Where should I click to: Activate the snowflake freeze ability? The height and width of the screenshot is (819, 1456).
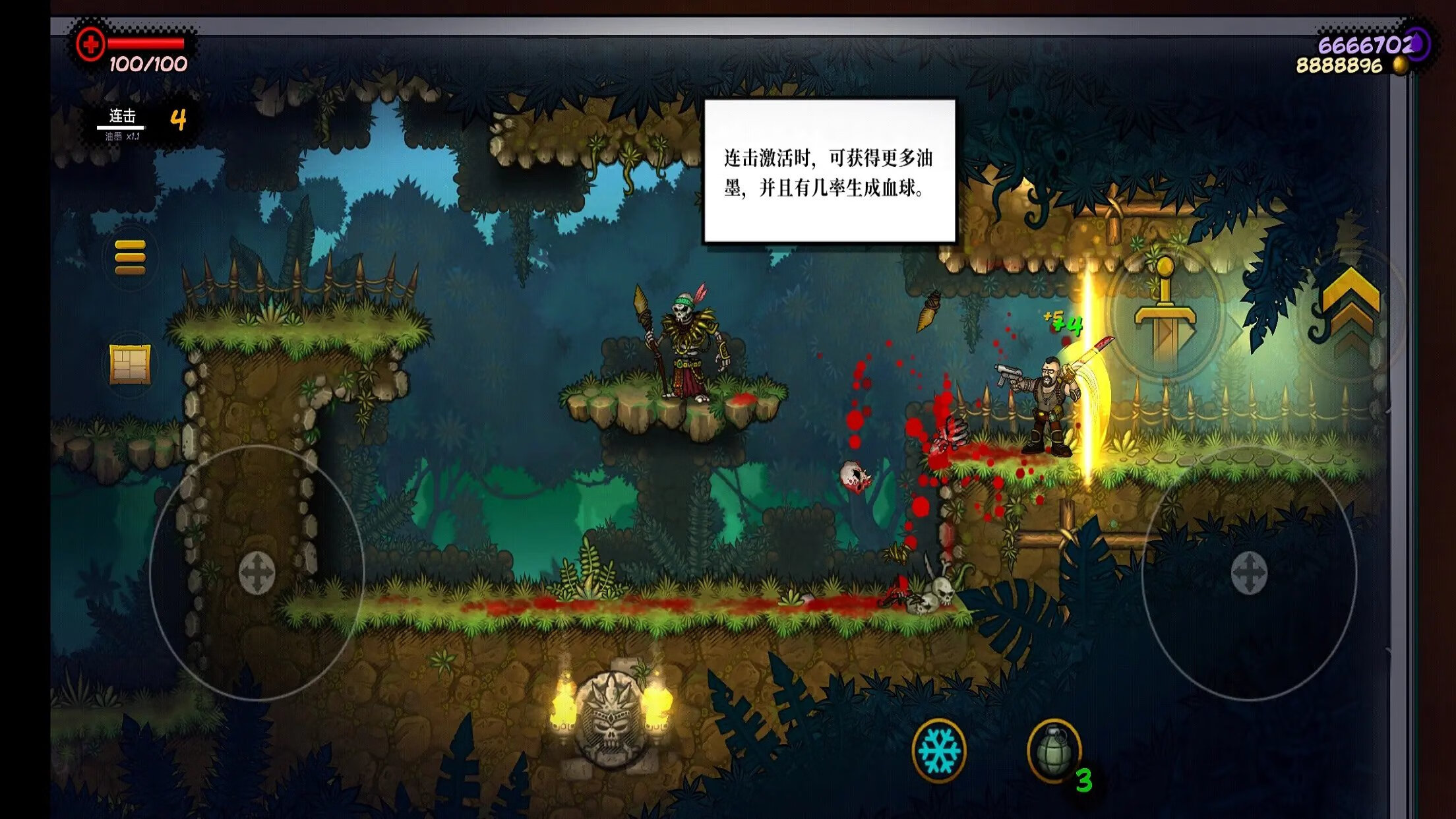coord(939,750)
